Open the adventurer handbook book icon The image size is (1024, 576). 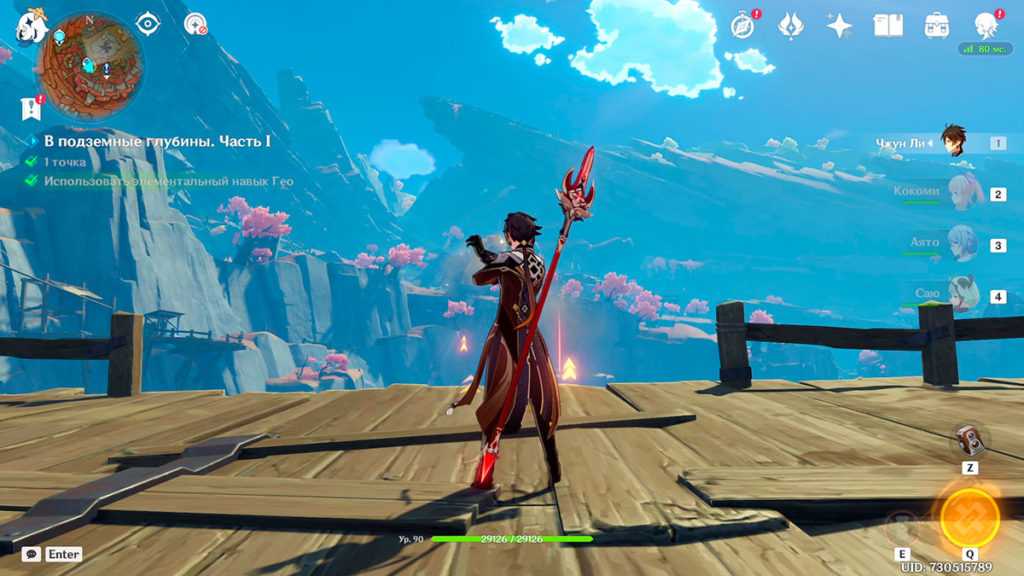[888, 25]
